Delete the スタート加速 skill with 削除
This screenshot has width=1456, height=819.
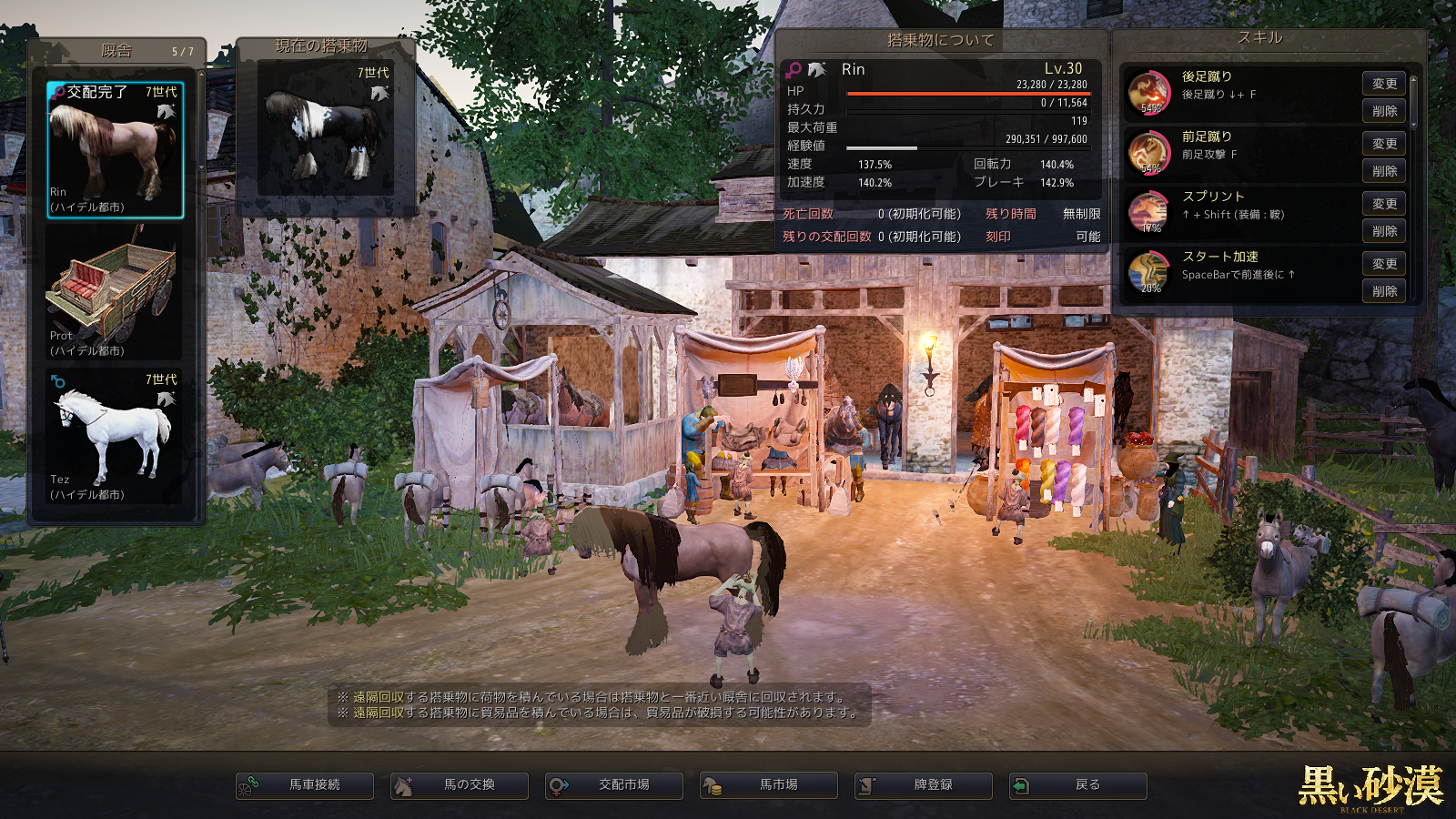tap(1384, 291)
